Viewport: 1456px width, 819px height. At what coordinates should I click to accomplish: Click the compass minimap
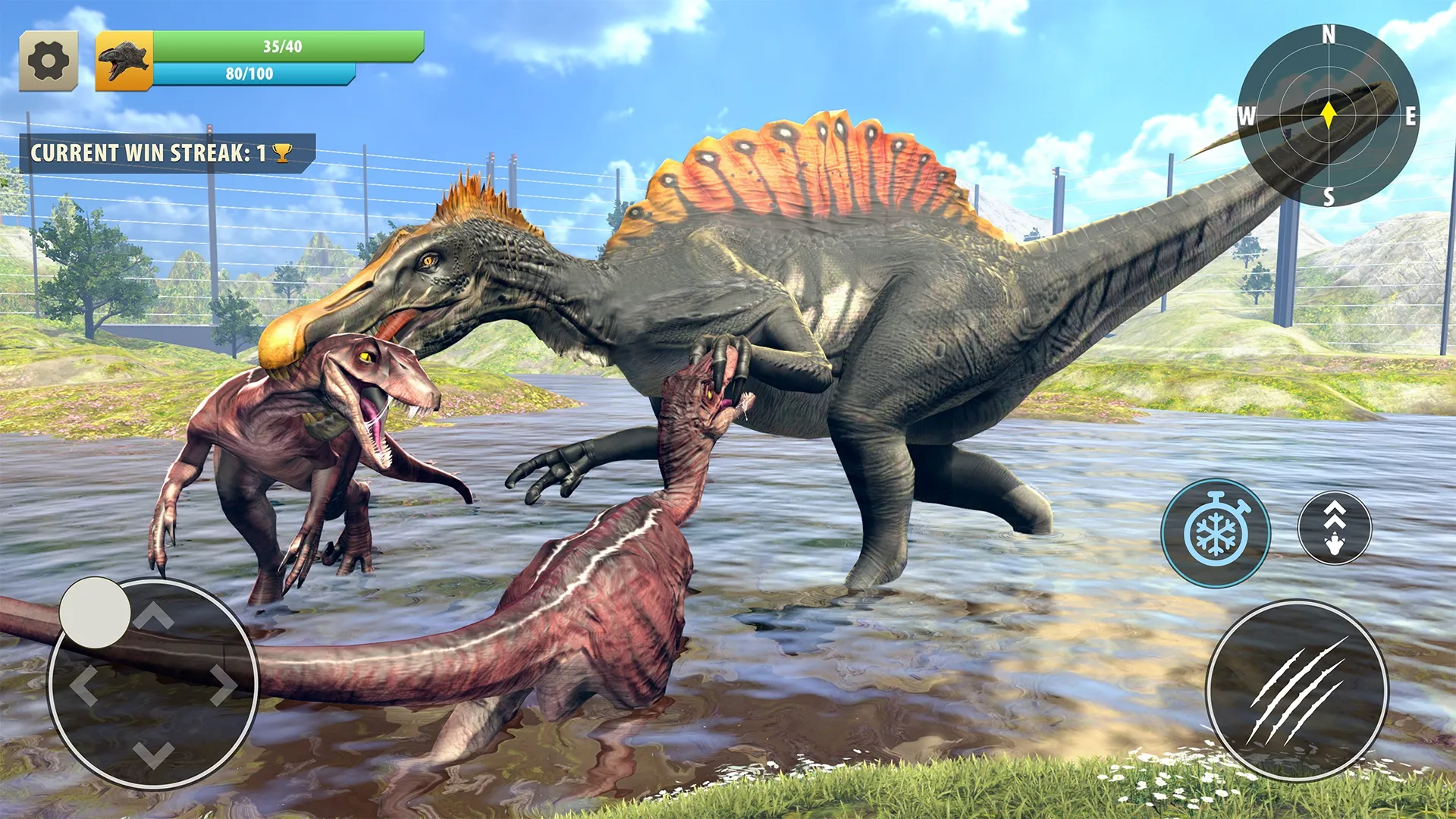click(x=1329, y=115)
